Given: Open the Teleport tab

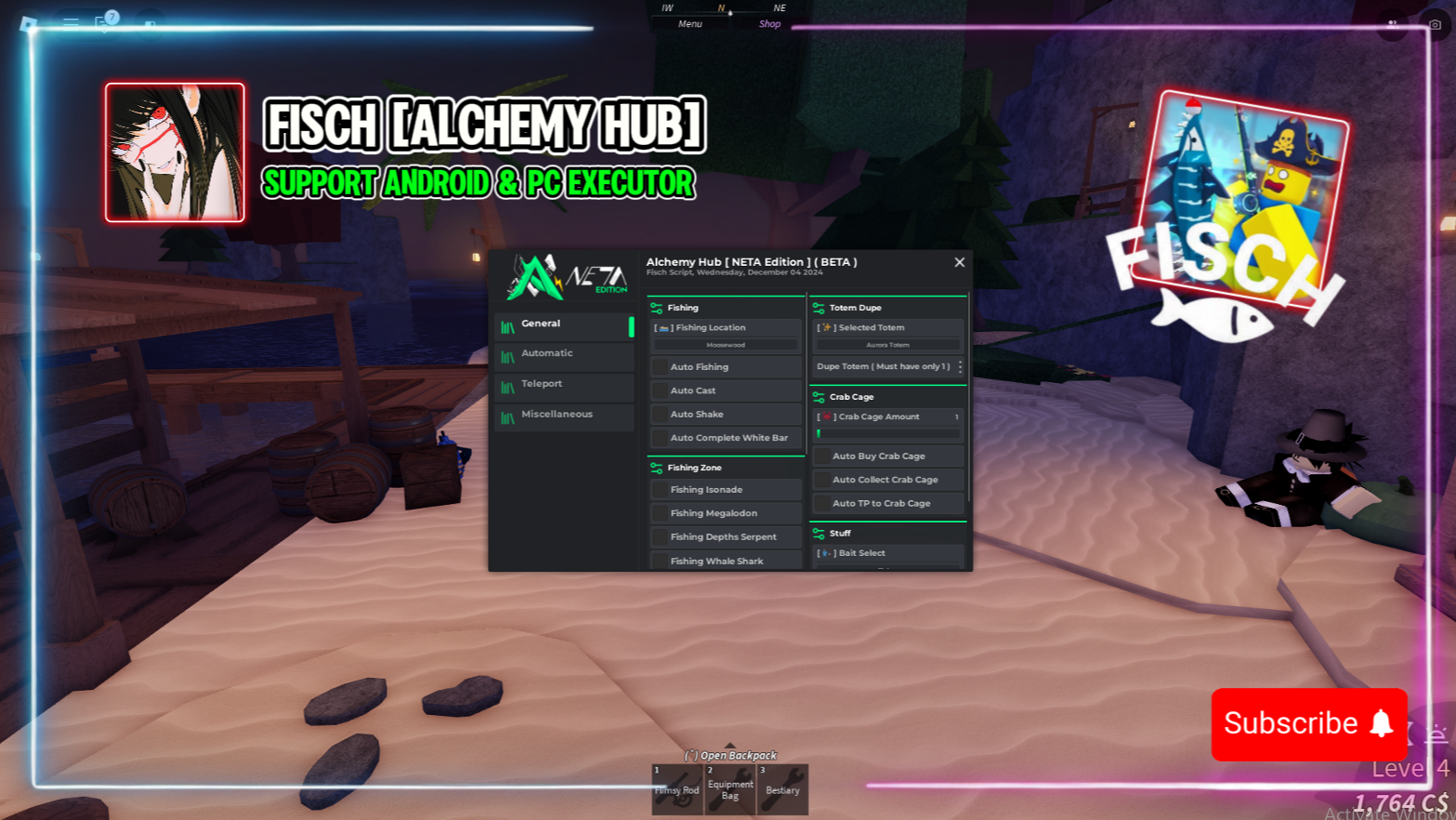Looking at the screenshot, I should click(x=564, y=384).
